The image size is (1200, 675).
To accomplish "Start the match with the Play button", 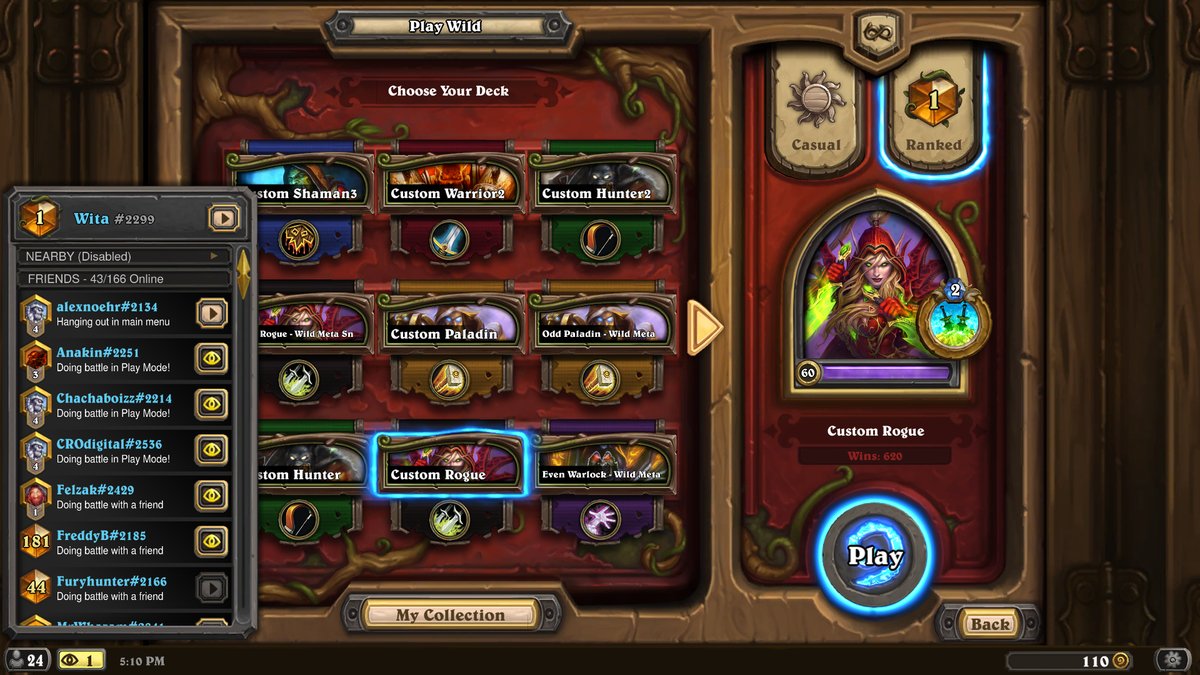I will (x=875, y=556).
